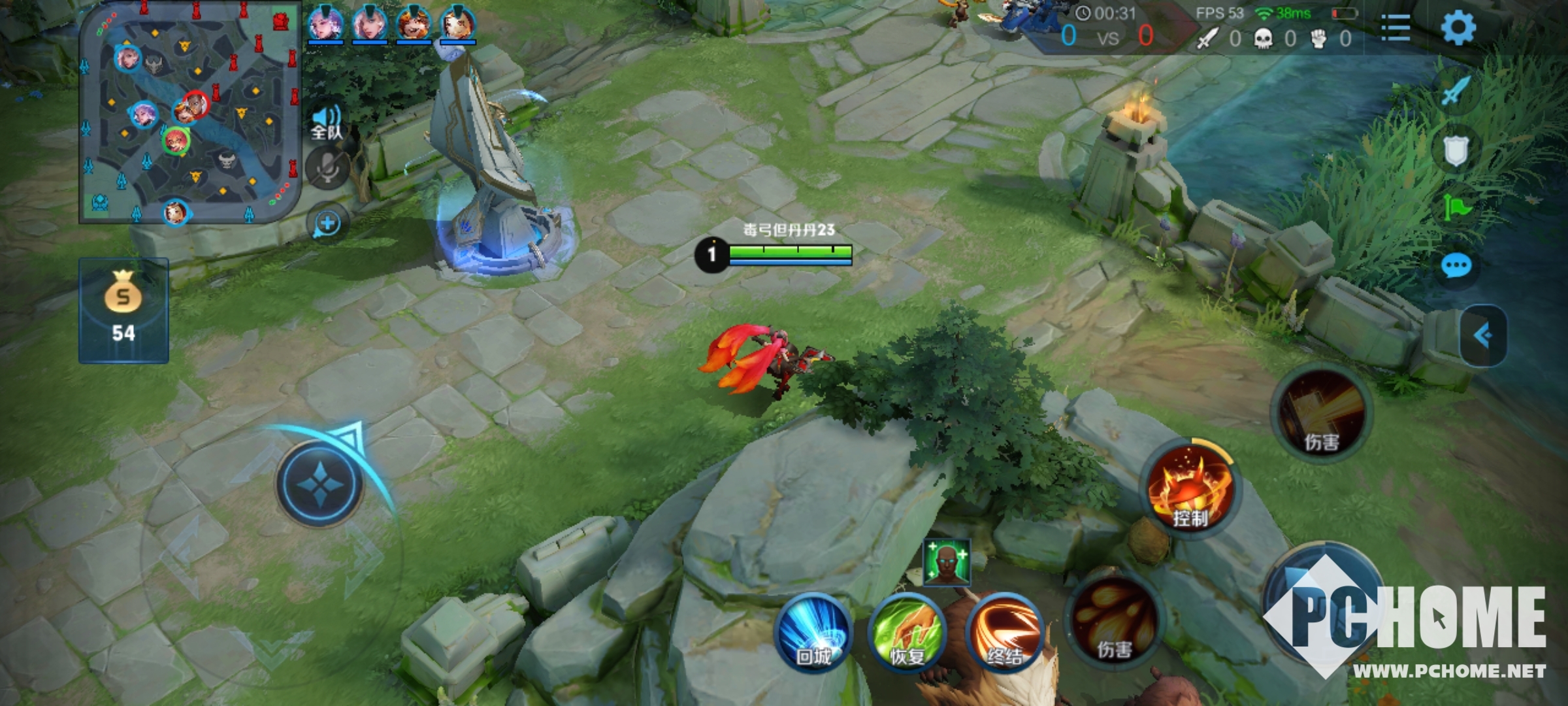Toggle the team voice speaker

pos(326,122)
